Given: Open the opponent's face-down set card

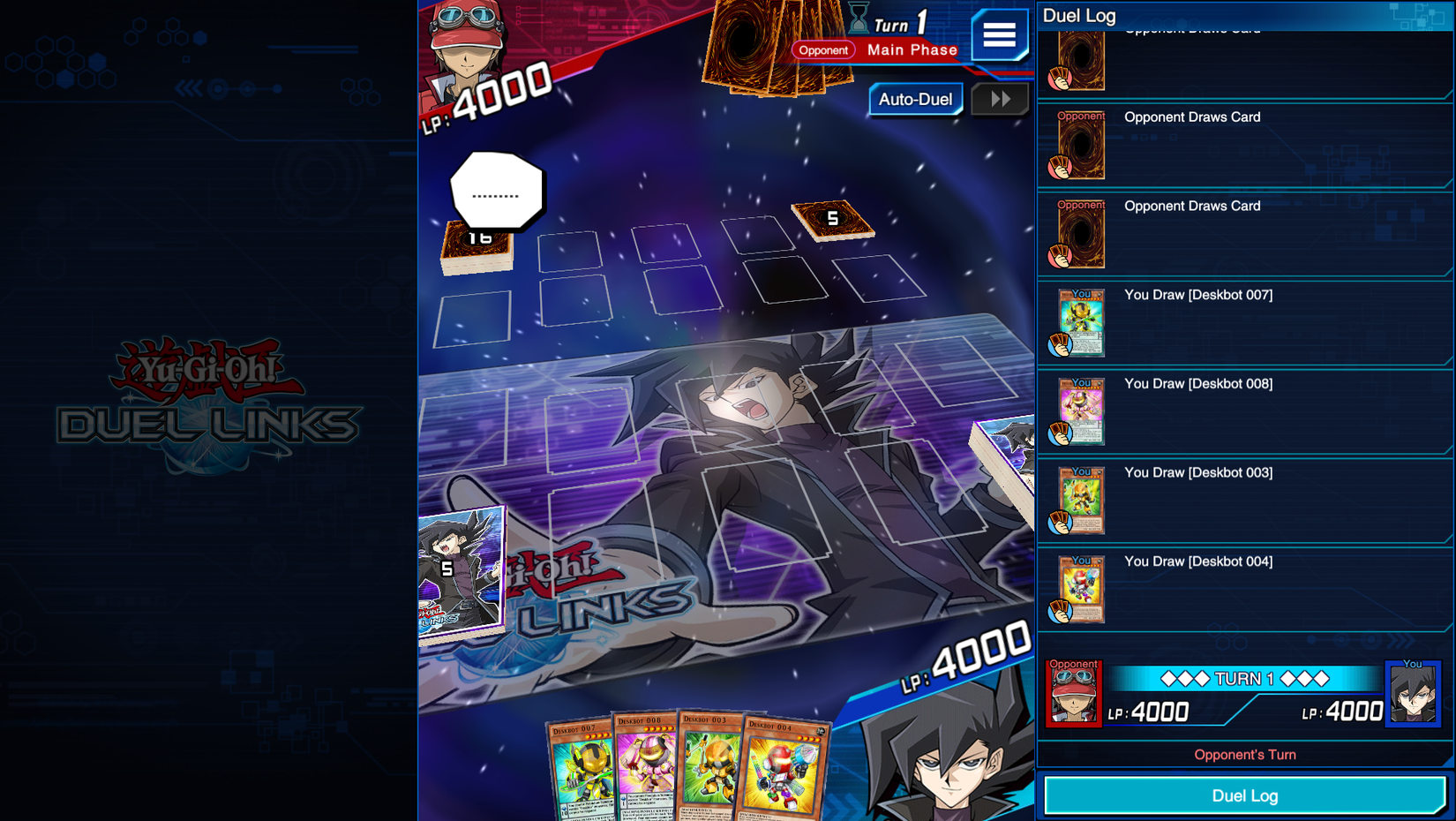Looking at the screenshot, I should click(x=830, y=222).
